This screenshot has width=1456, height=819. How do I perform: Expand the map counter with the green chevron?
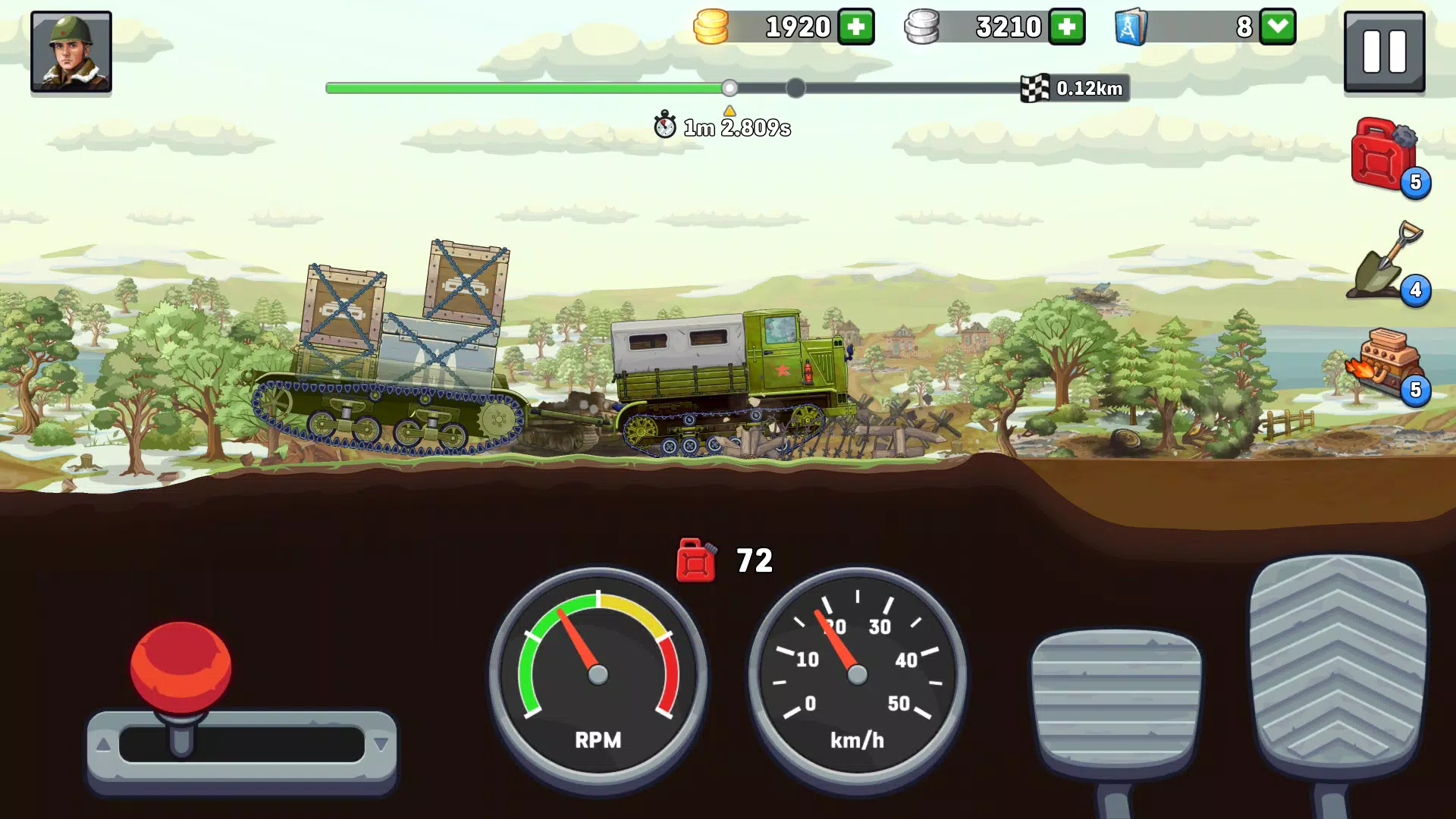(x=1278, y=27)
